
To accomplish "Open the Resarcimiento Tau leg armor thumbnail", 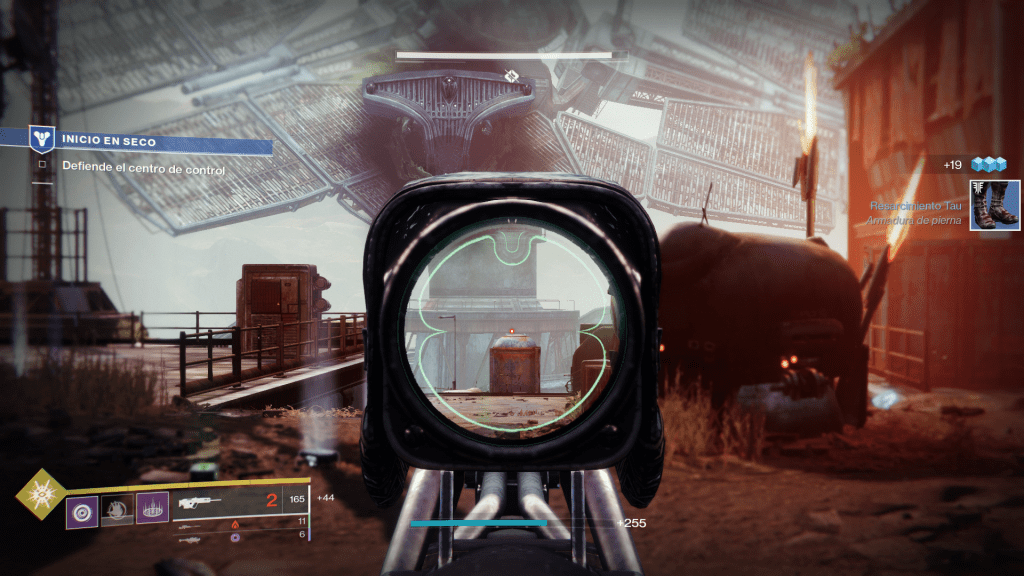I will (x=994, y=205).
